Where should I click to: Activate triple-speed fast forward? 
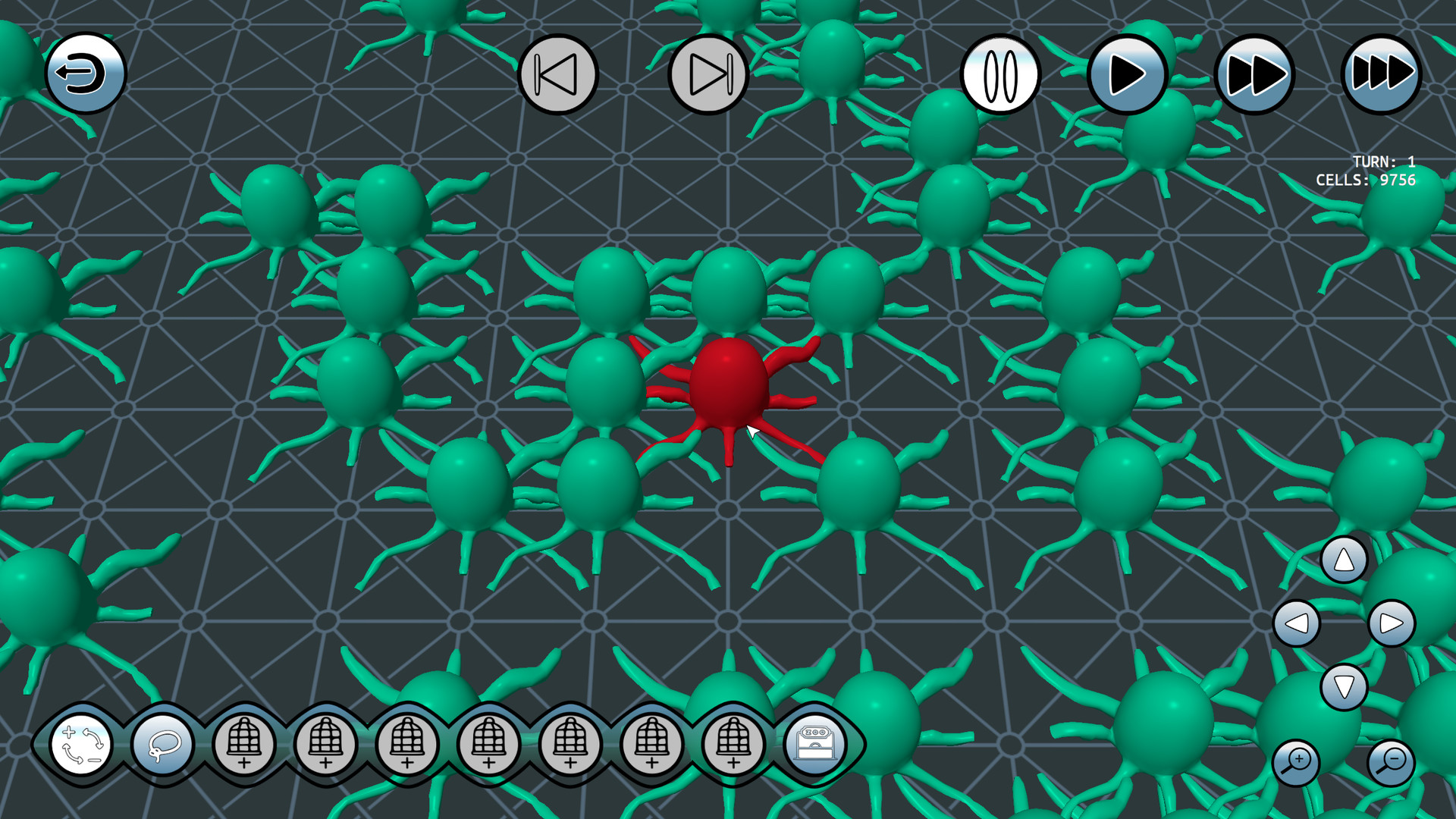pos(1382,74)
